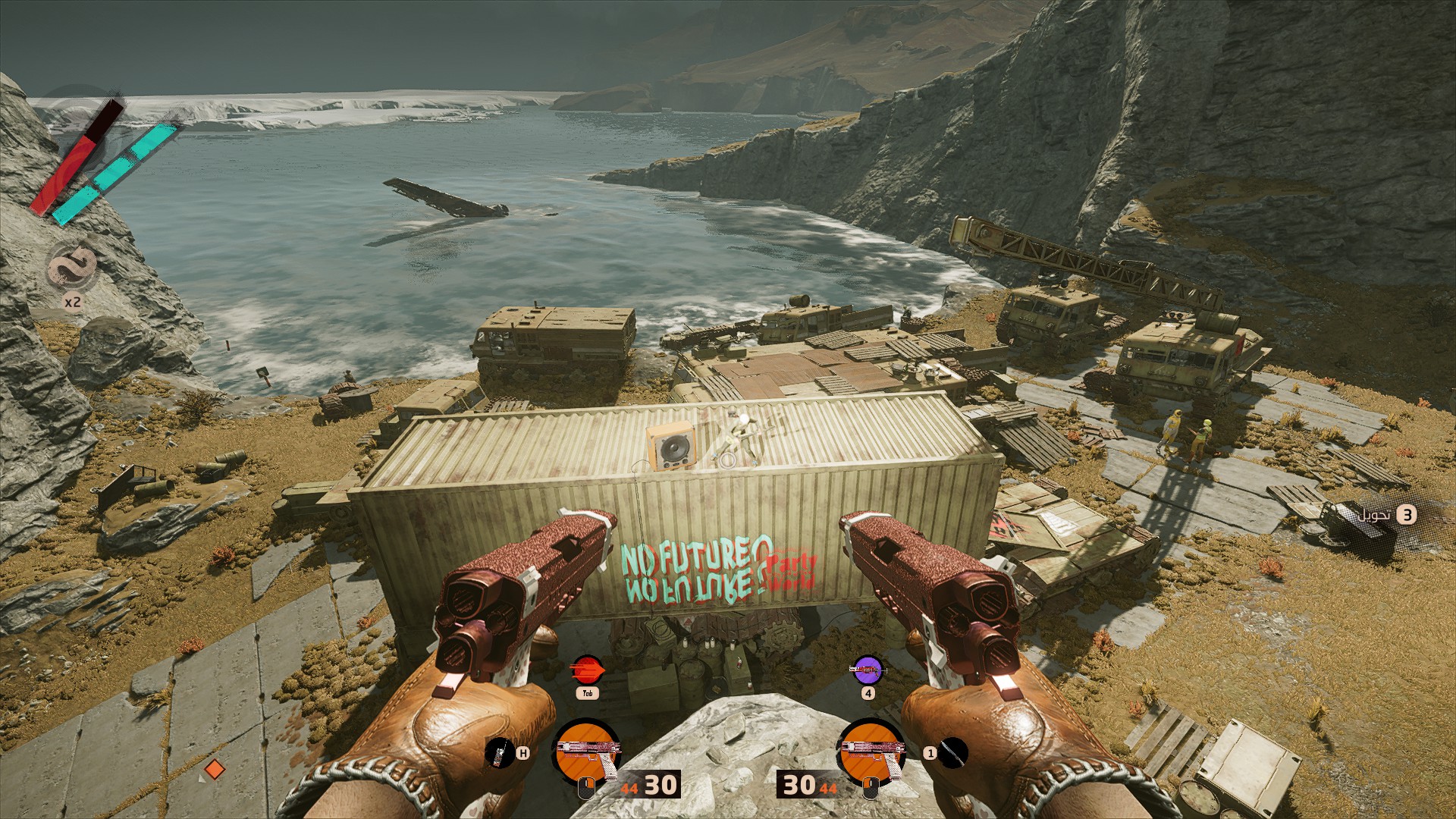
Task: Equip the machete icon beside the right pistol
Action: pos(953,752)
